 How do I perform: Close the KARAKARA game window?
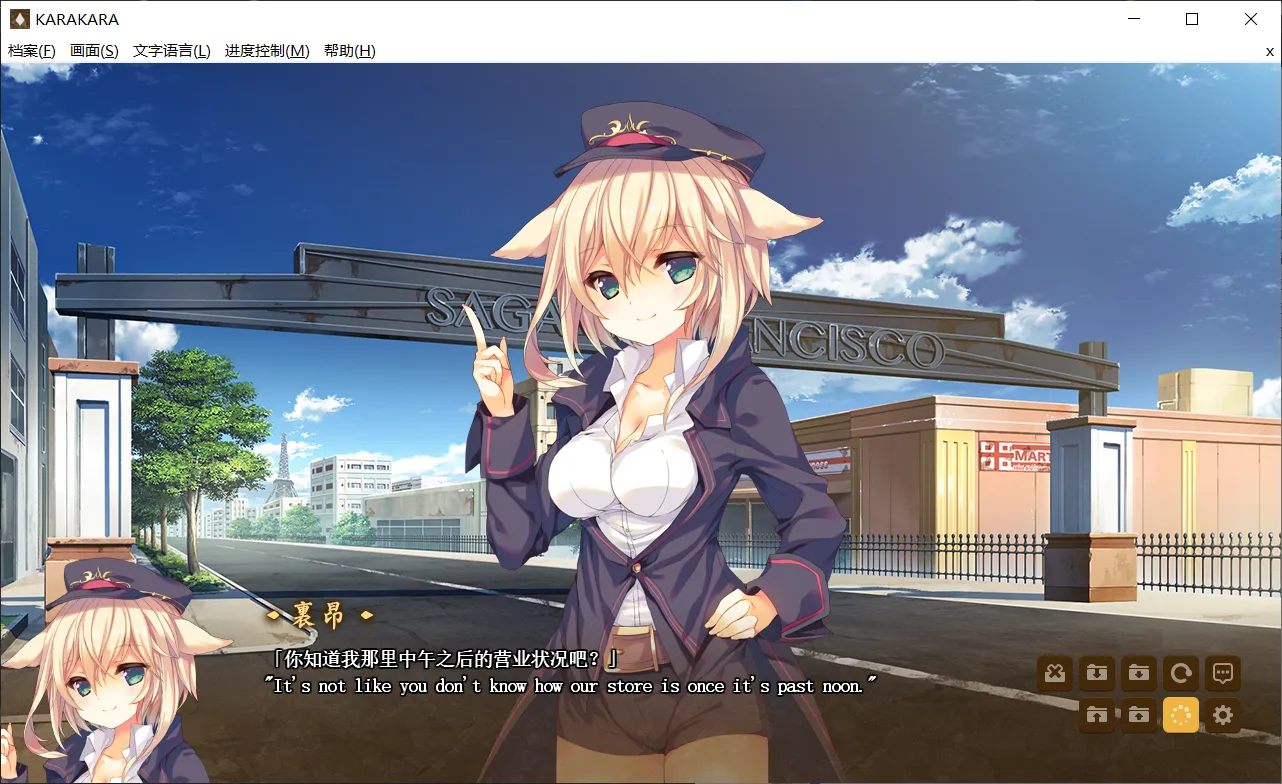[x=1251, y=19]
